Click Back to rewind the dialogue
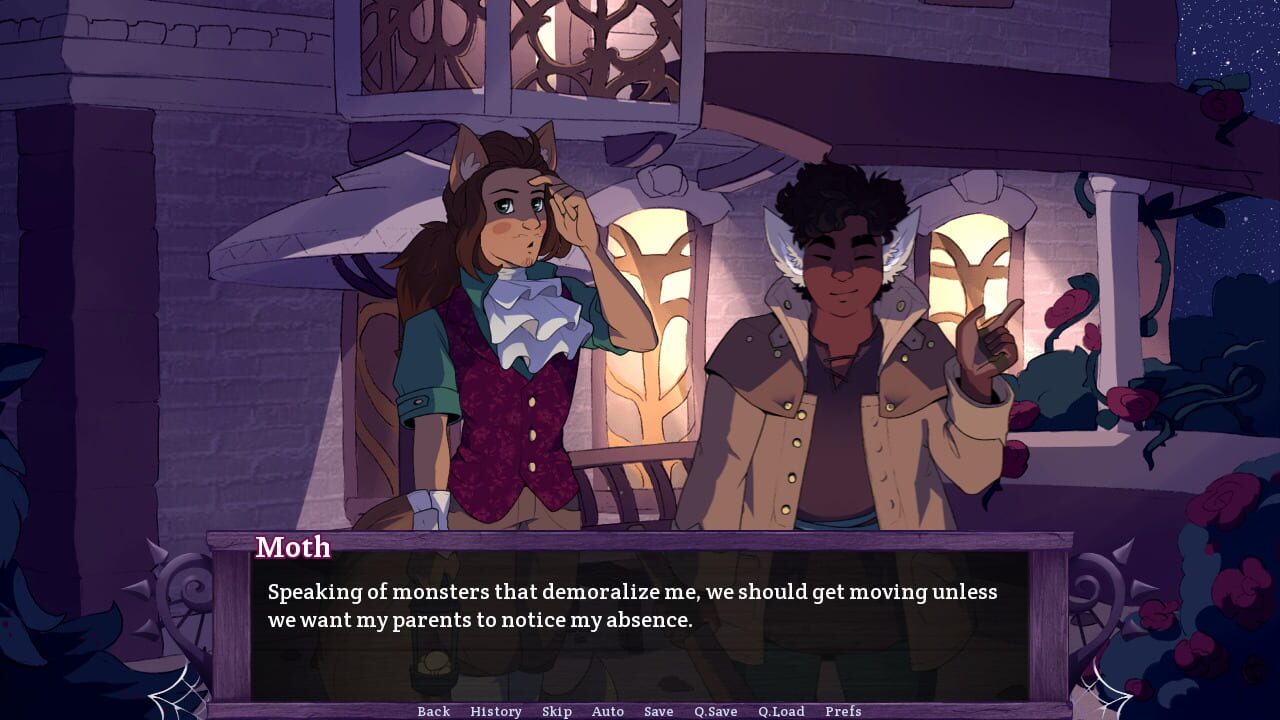The height and width of the screenshot is (720, 1280). (x=433, y=711)
